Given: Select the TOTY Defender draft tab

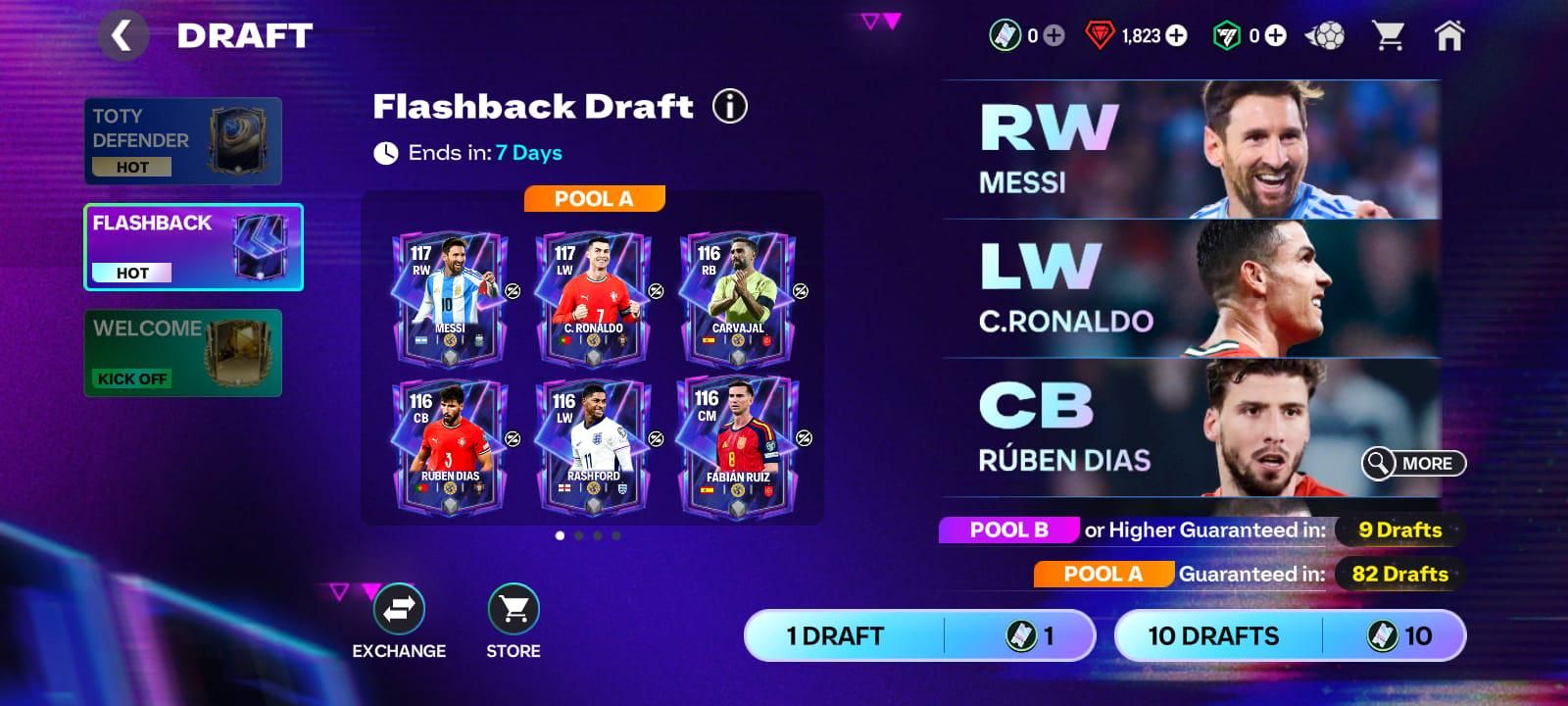Looking at the screenshot, I should [x=183, y=141].
